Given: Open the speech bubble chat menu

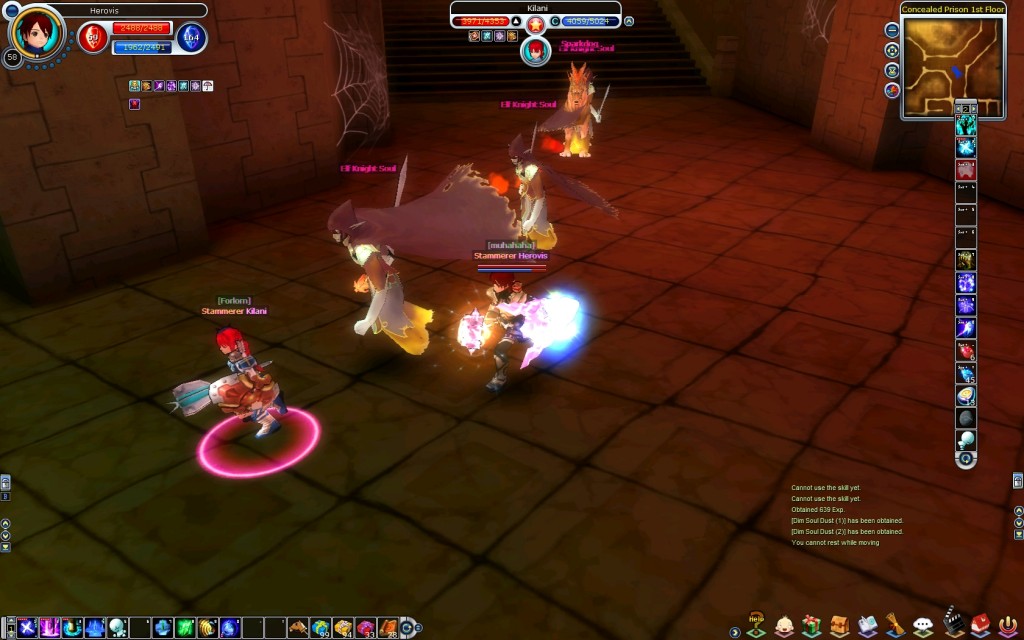Looking at the screenshot, I should click(924, 627).
